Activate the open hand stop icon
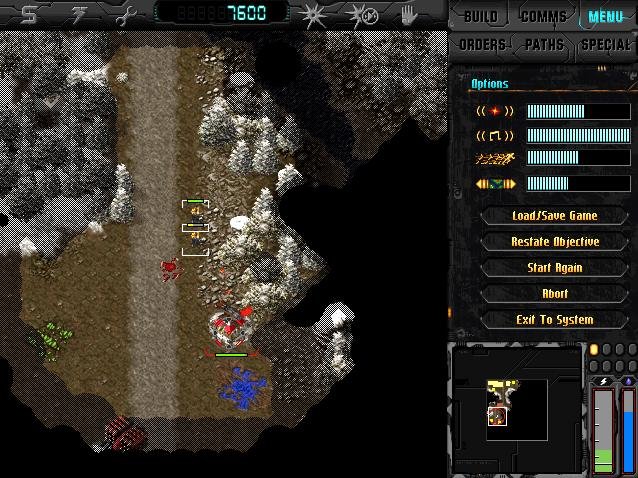Viewport: 638px width, 478px height. coord(408,15)
